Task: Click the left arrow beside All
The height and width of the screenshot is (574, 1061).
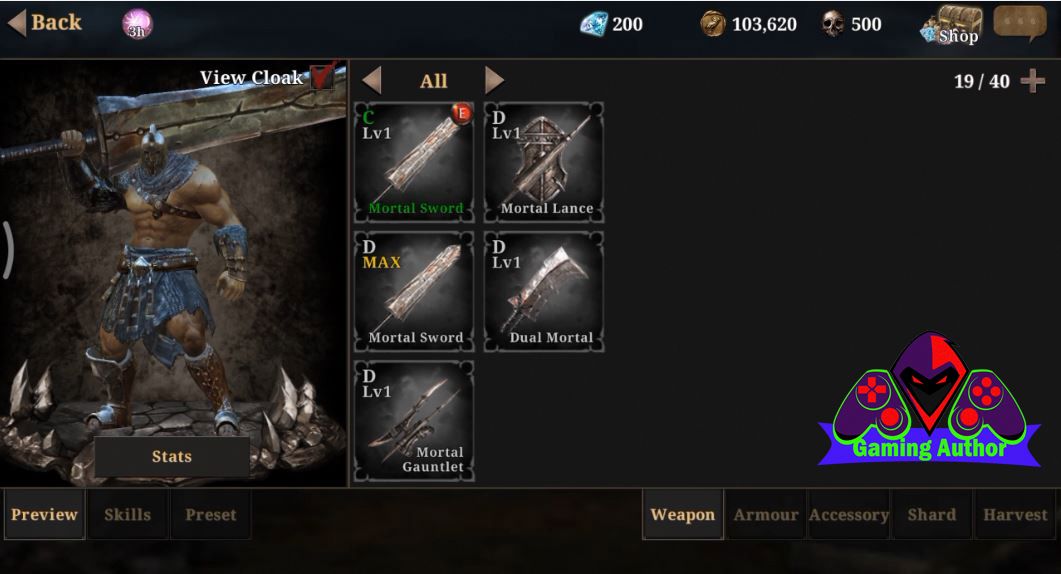Action: [x=372, y=81]
